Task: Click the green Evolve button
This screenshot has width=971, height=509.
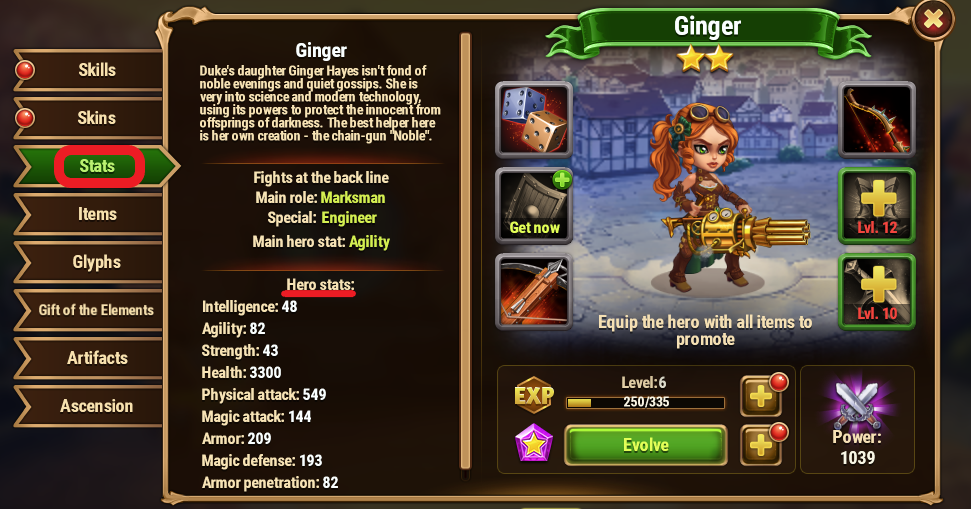Action: (645, 445)
